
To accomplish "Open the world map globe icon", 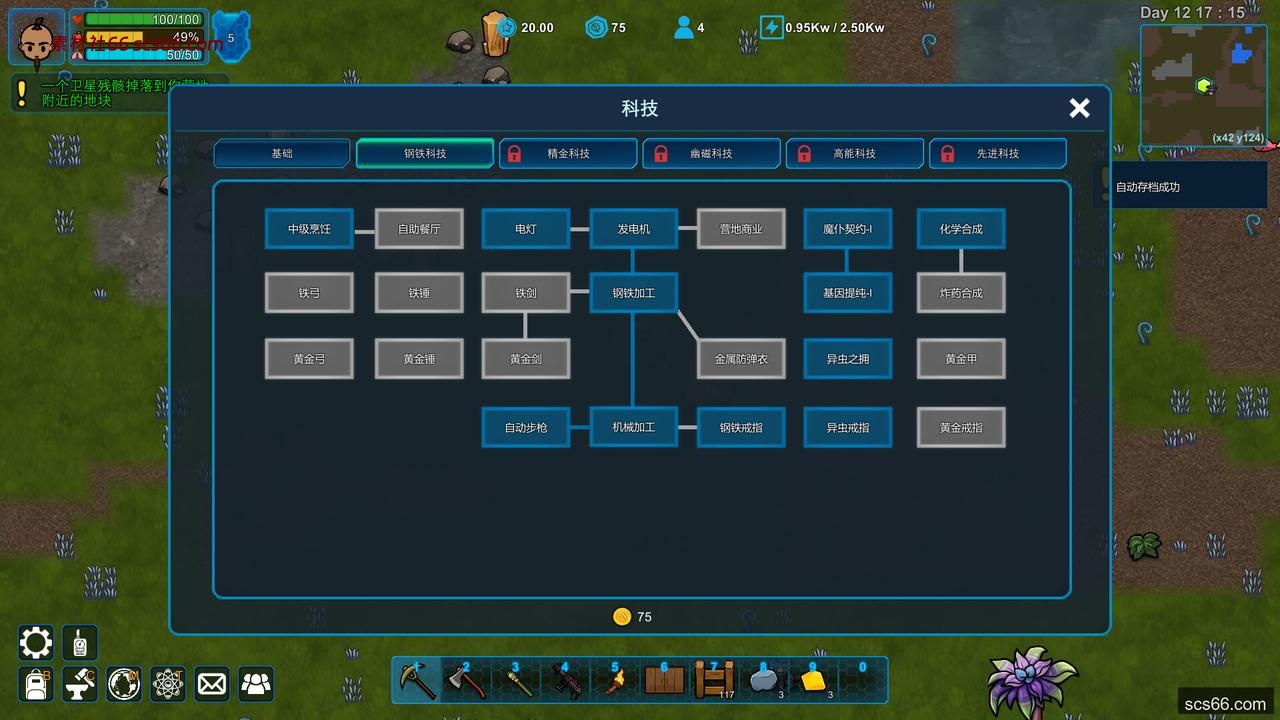I will click(x=123, y=684).
